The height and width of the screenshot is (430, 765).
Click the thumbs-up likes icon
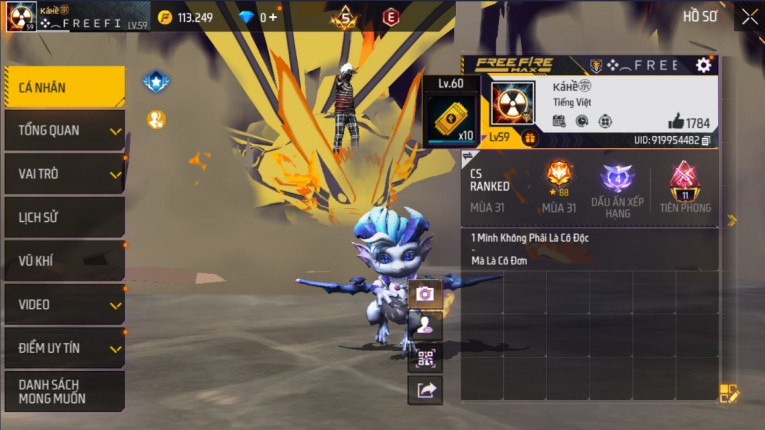coord(675,122)
